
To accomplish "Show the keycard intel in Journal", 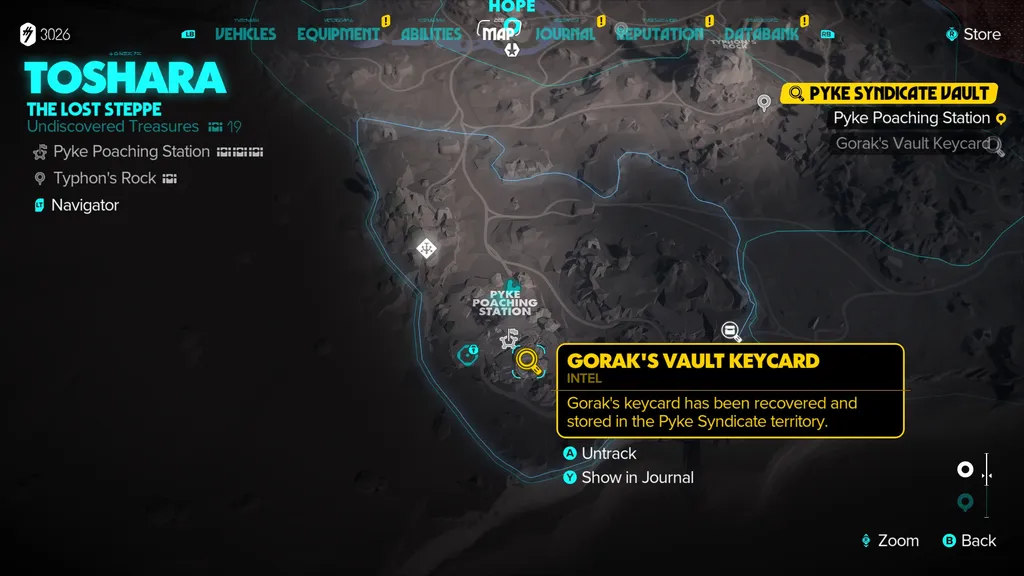I will click(636, 477).
